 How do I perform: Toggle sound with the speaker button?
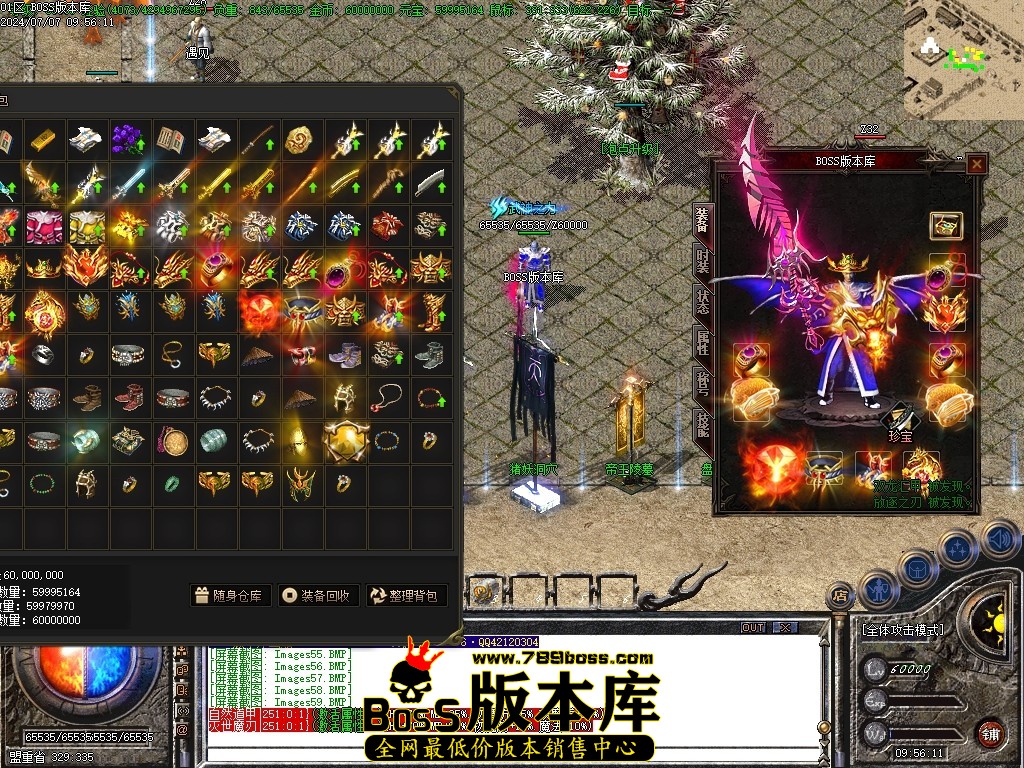pyautogui.click(x=999, y=540)
